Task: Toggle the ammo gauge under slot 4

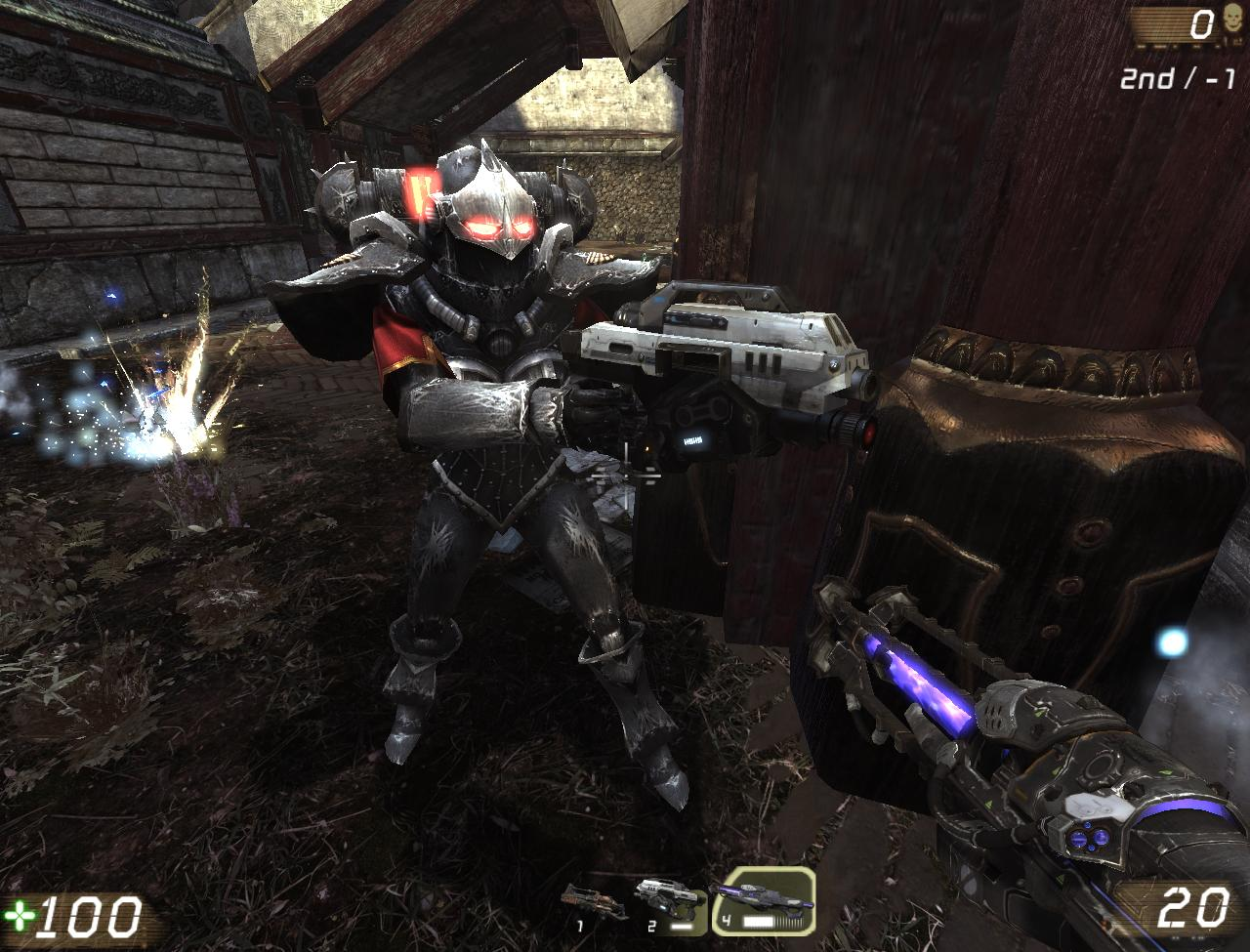Action: [x=771, y=924]
